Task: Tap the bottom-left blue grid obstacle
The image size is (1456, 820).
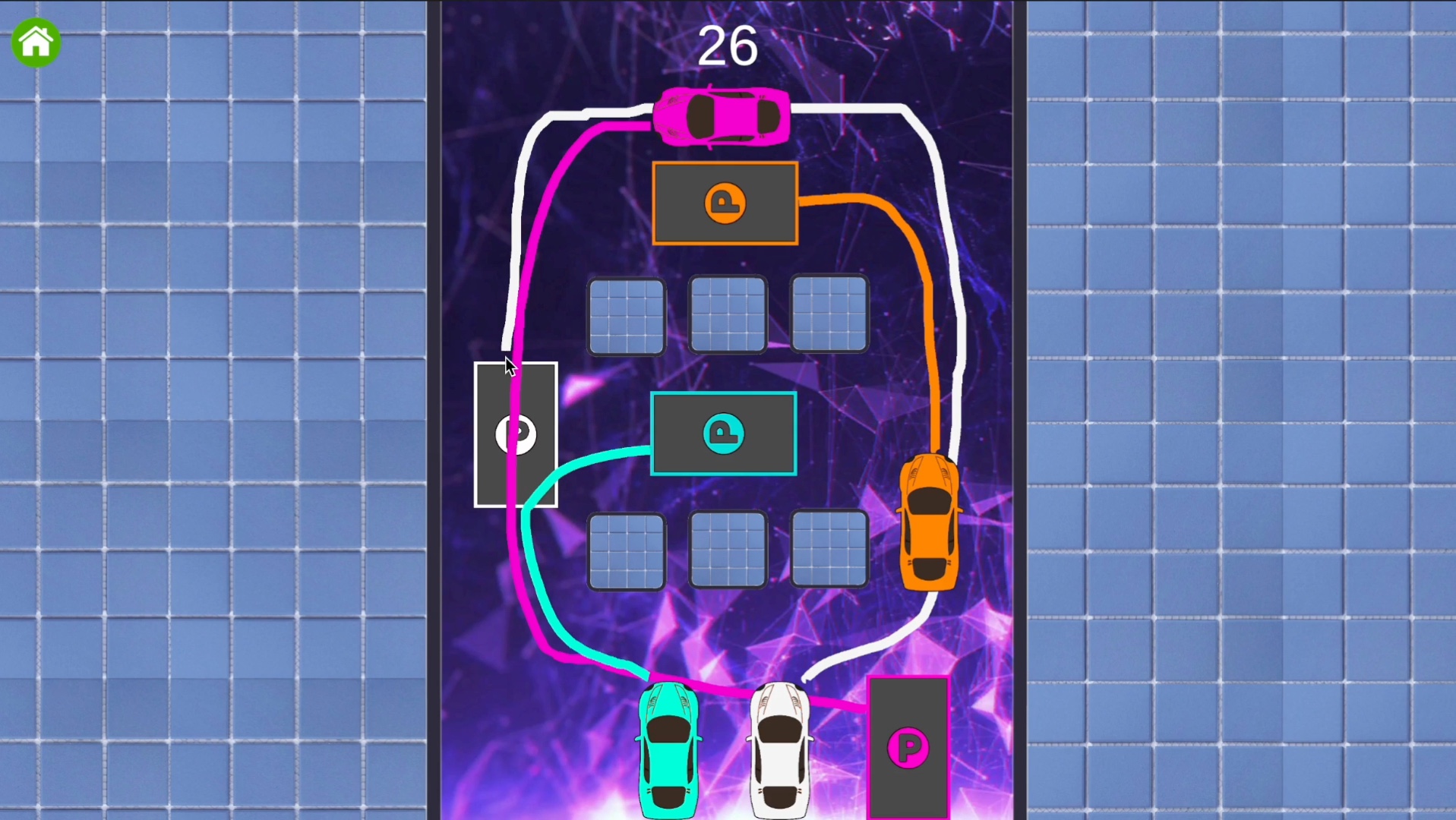Action: click(627, 551)
